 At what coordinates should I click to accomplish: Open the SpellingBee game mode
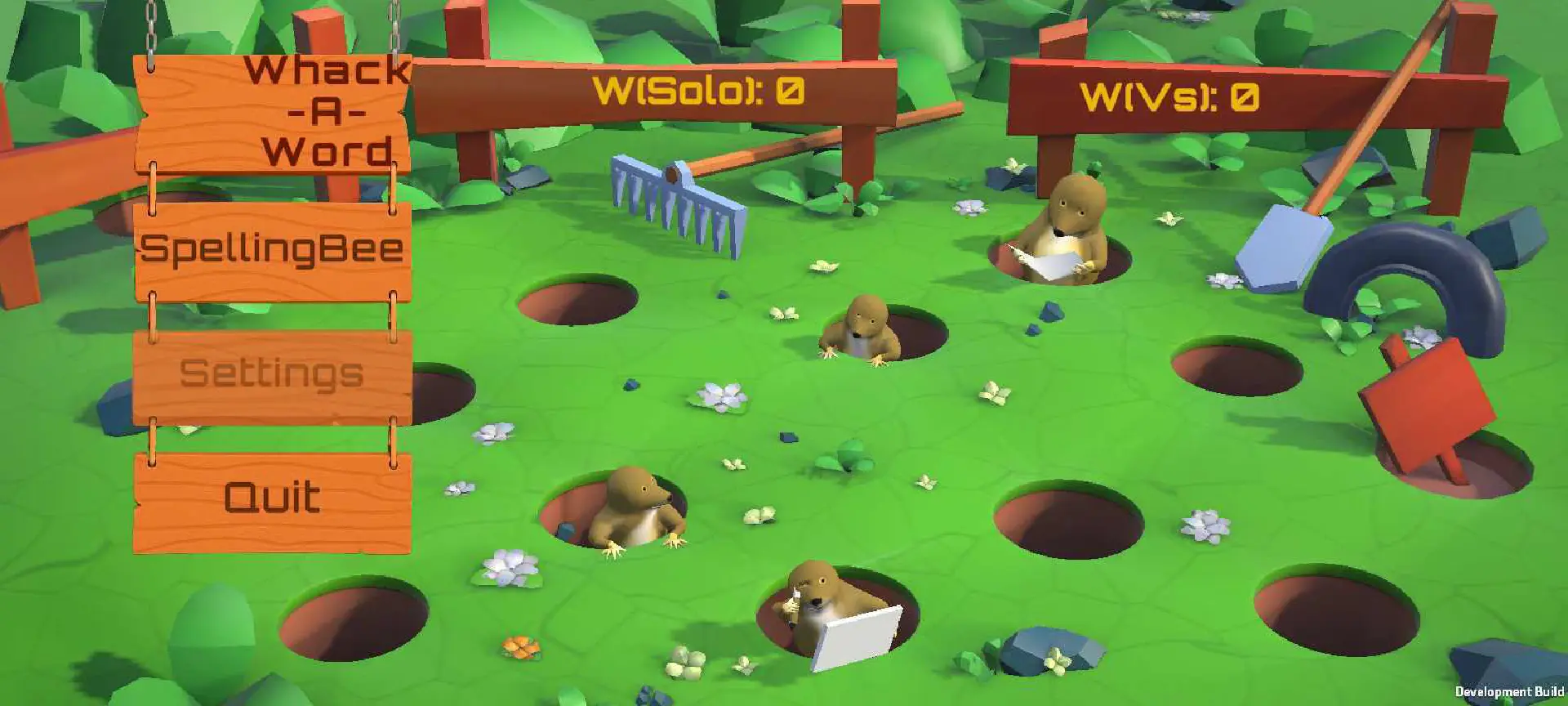point(274,245)
